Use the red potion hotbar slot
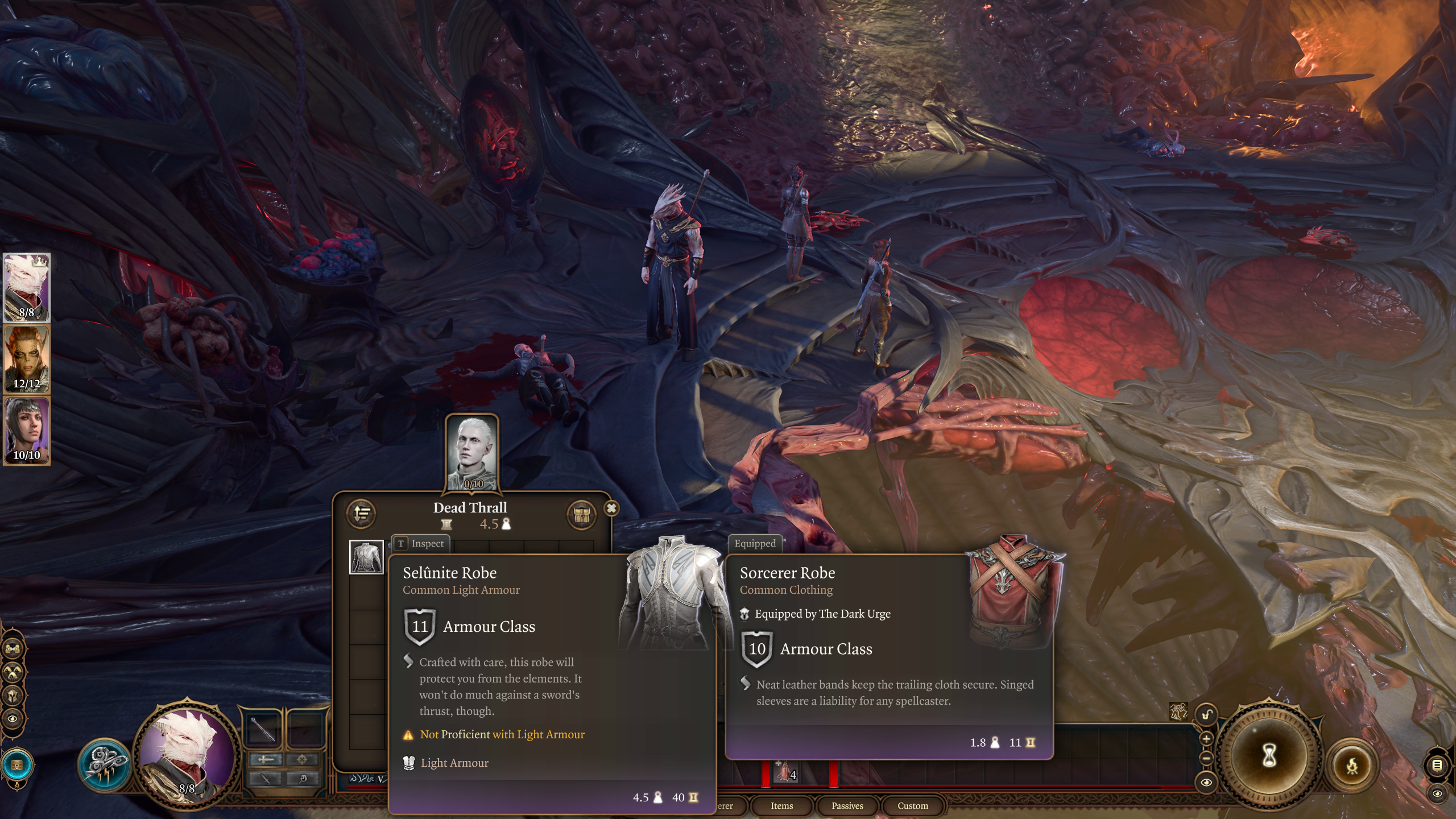 [785, 771]
